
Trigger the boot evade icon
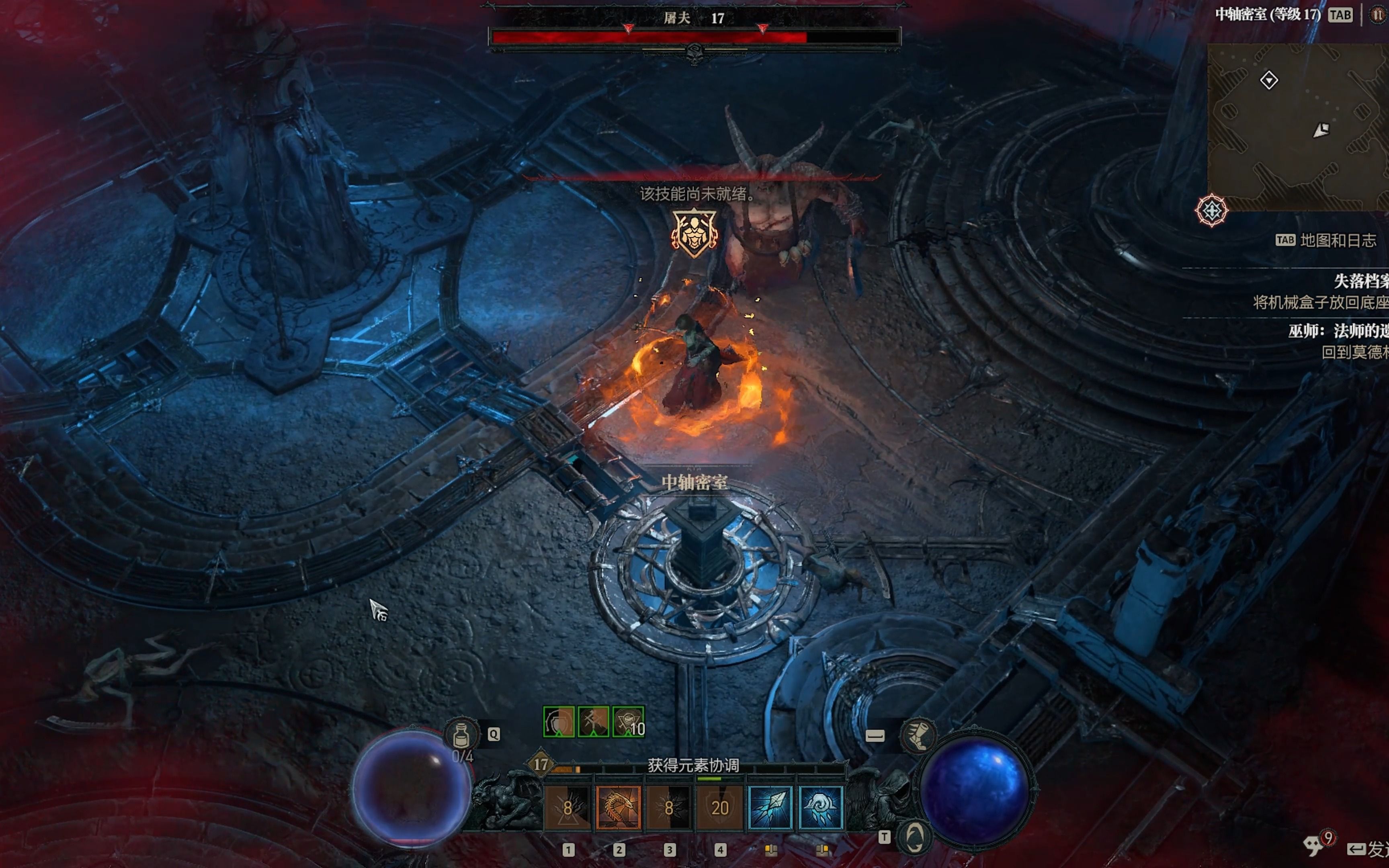(x=918, y=735)
